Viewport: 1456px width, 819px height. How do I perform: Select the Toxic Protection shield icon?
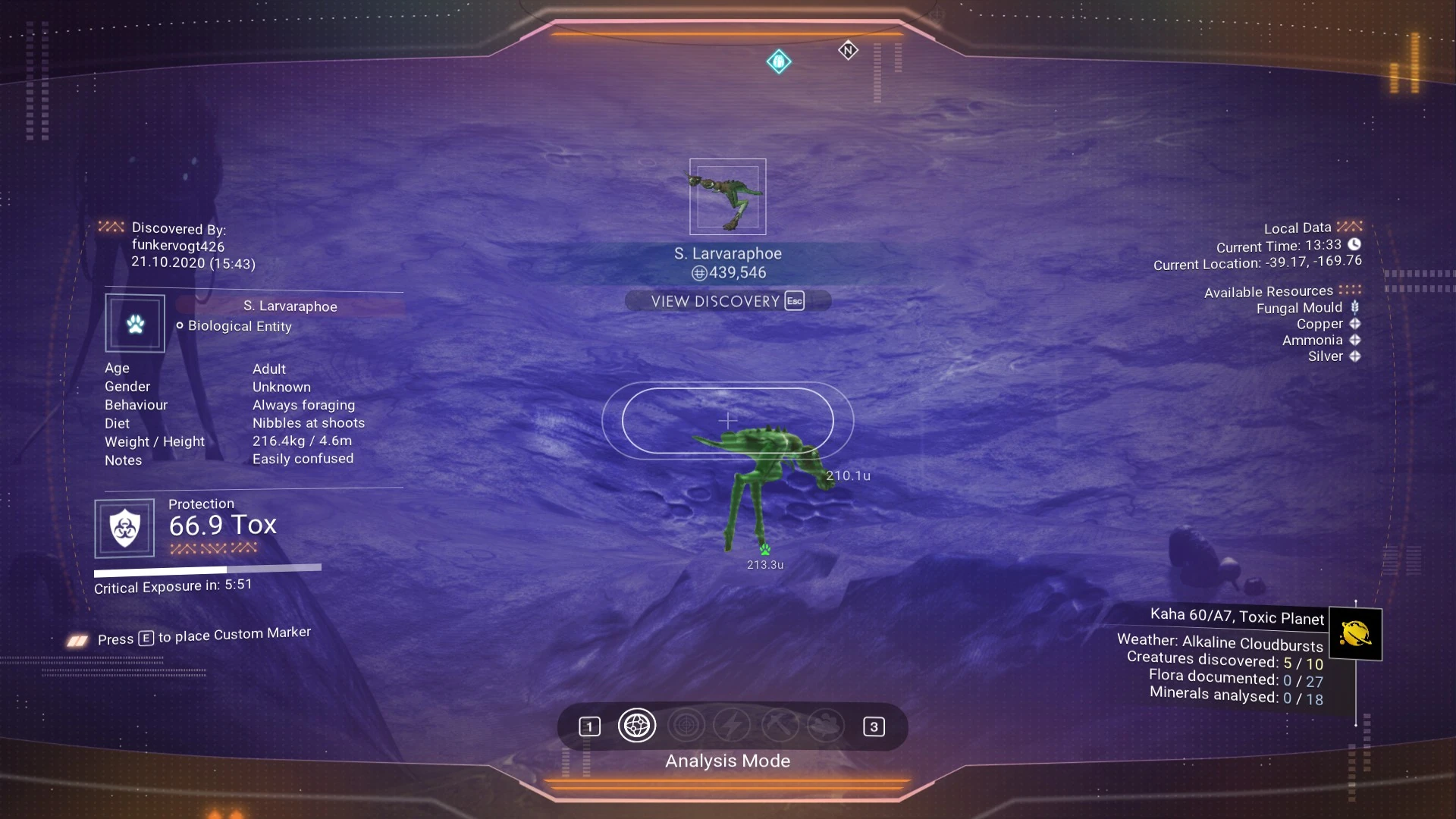click(x=124, y=528)
